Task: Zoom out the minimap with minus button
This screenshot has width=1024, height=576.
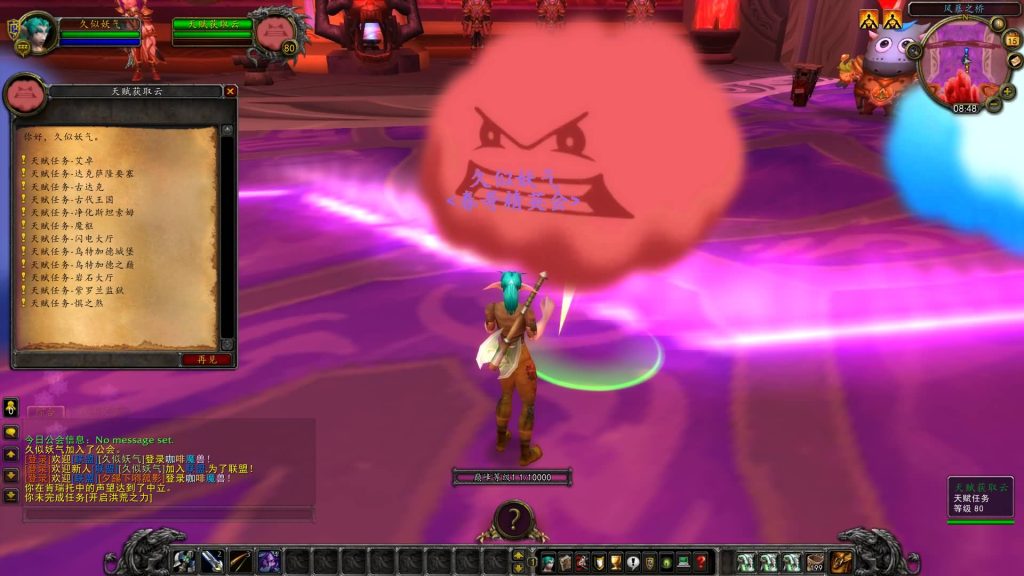Action: pos(993,104)
